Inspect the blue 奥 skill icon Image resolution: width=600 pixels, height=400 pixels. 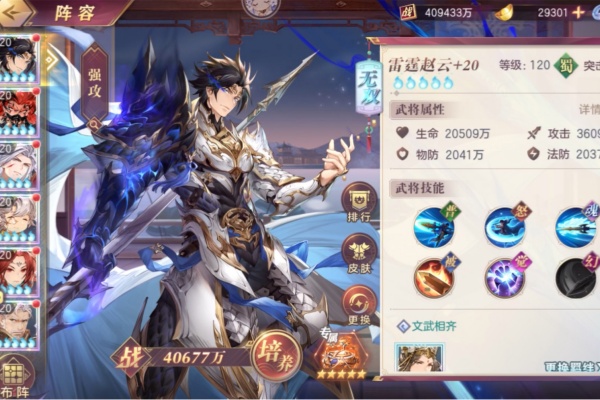point(434,227)
